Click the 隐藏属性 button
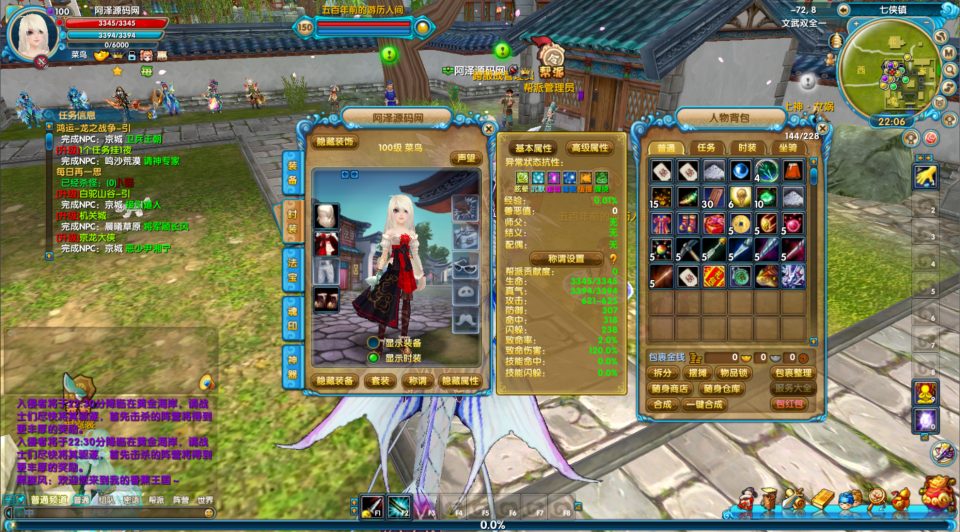The image size is (960, 532). (460, 381)
